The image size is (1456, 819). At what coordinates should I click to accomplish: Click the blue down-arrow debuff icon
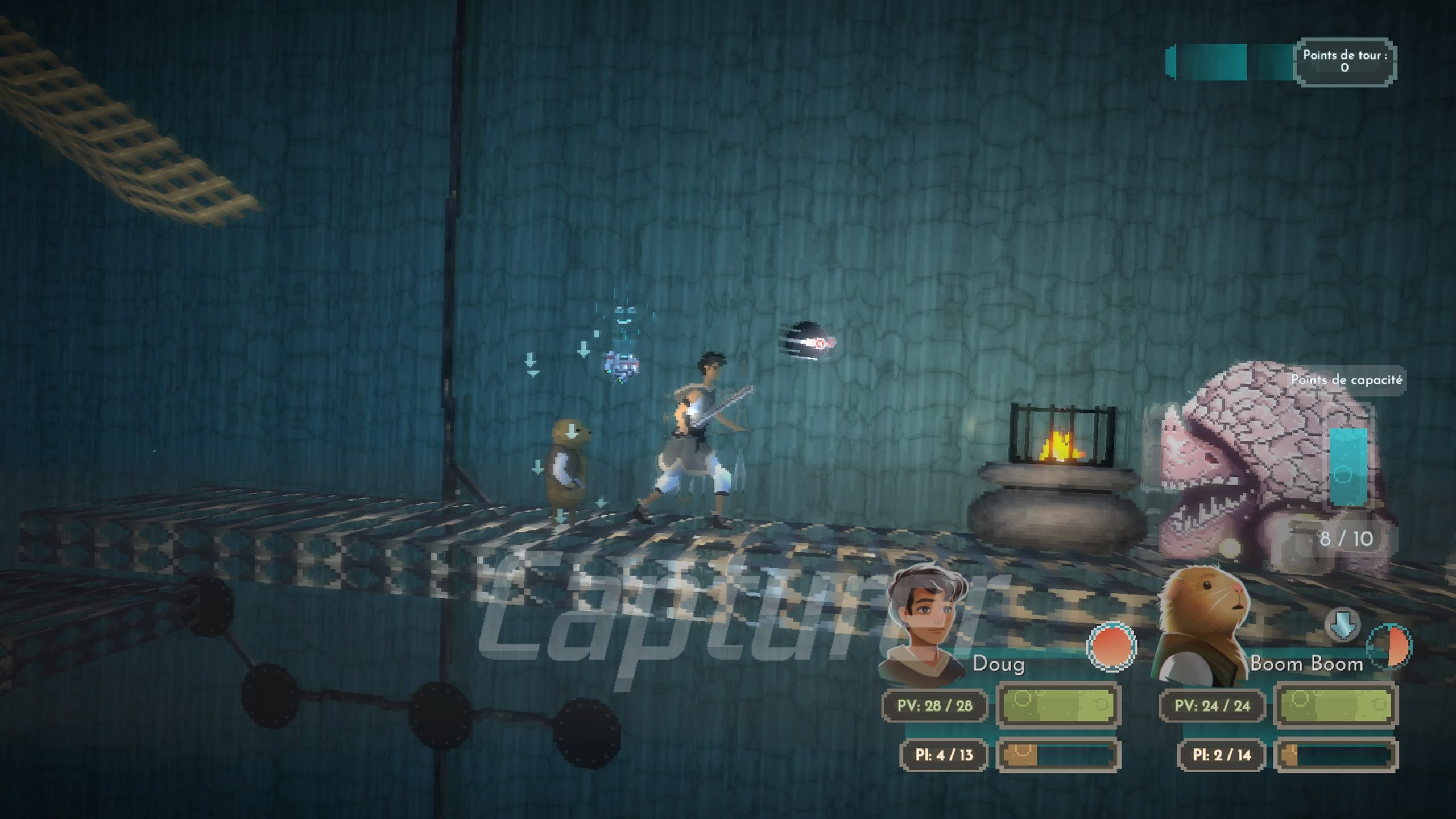[1342, 625]
